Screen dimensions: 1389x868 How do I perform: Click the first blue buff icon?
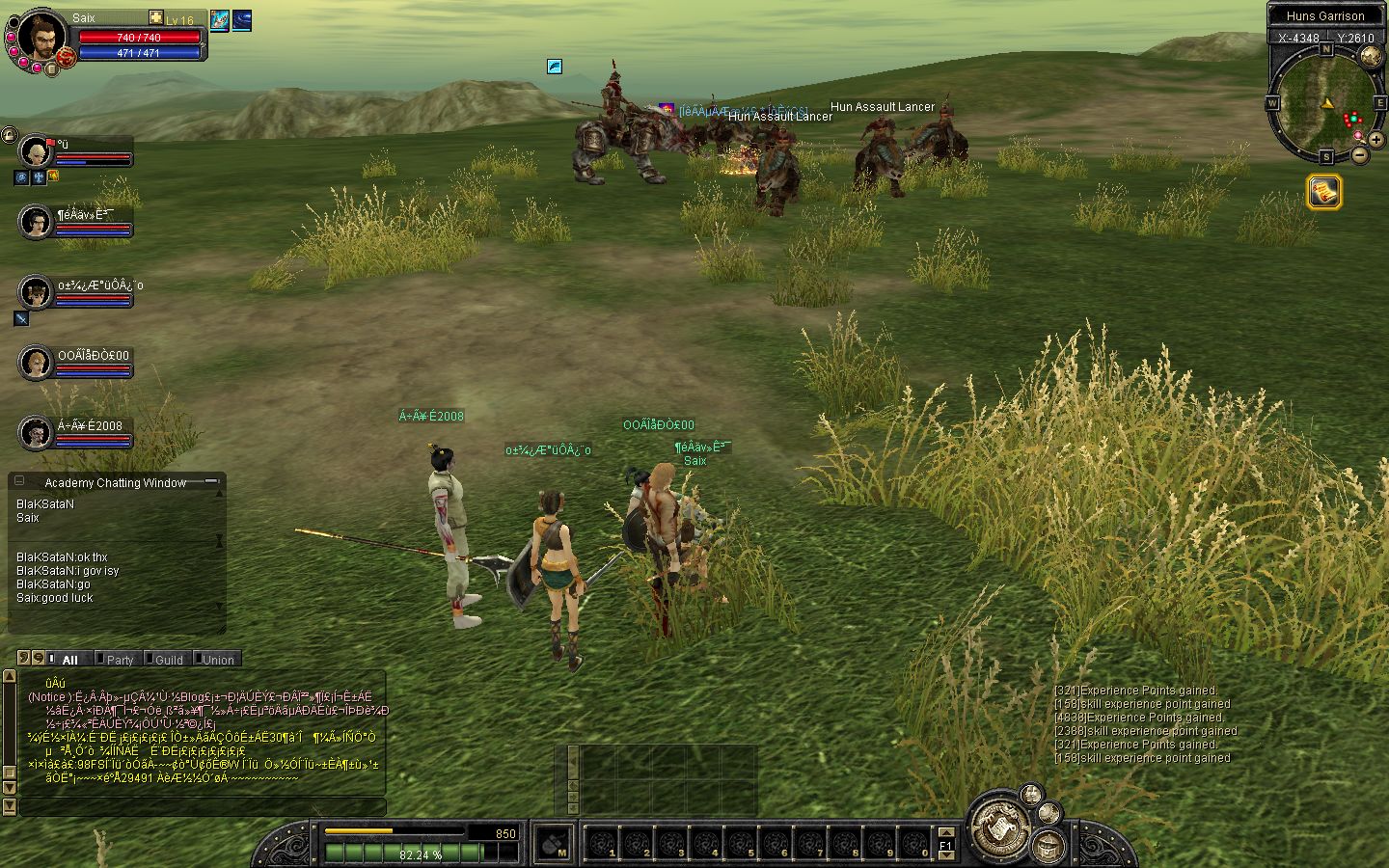[x=220, y=20]
